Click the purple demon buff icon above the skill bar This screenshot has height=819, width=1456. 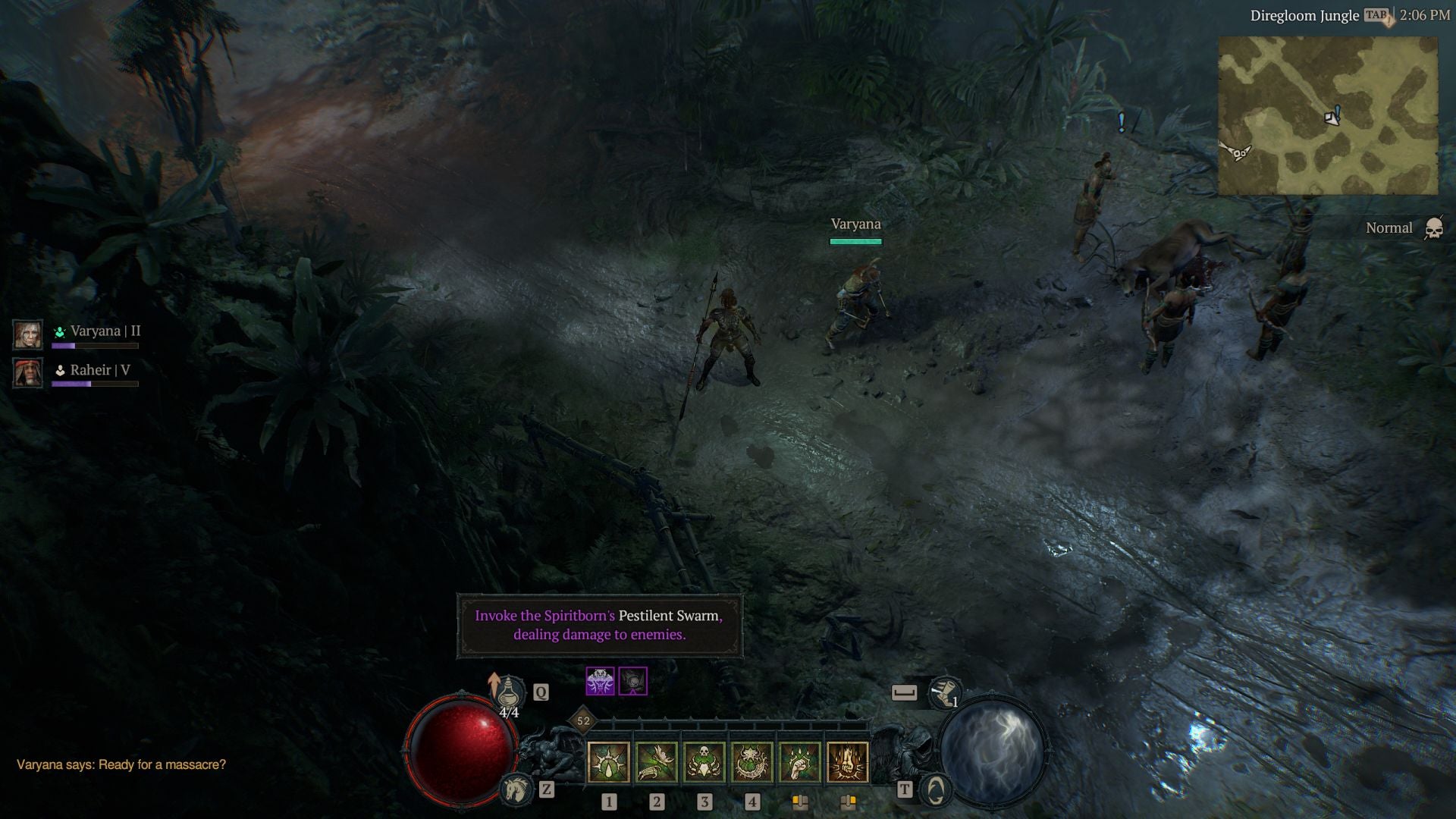(x=600, y=682)
